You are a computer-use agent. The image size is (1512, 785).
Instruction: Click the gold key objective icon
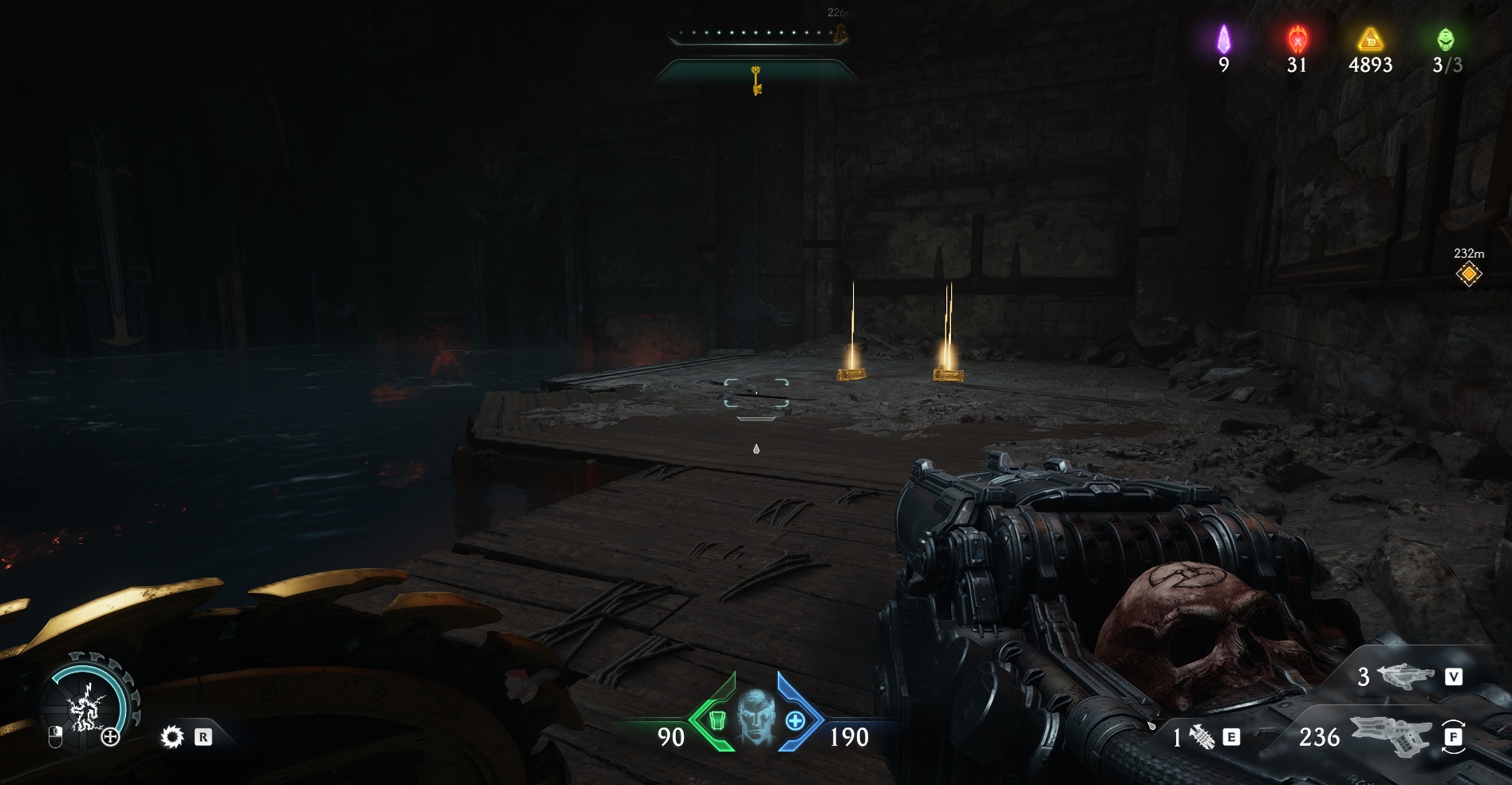pyautogui.click(x=756, y=81)
